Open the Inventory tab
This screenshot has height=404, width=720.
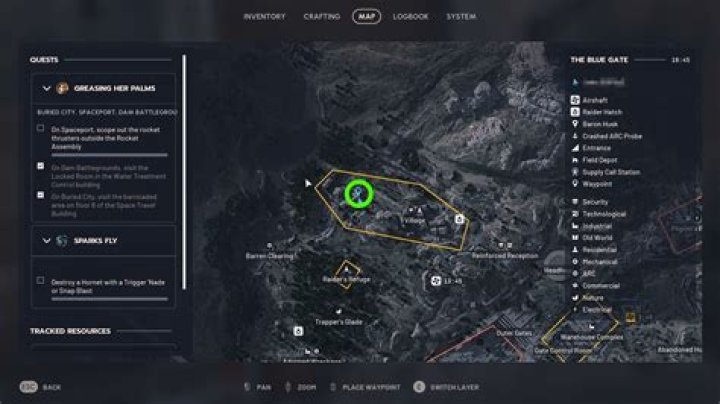pyautogui.click(x=264, y=16)
